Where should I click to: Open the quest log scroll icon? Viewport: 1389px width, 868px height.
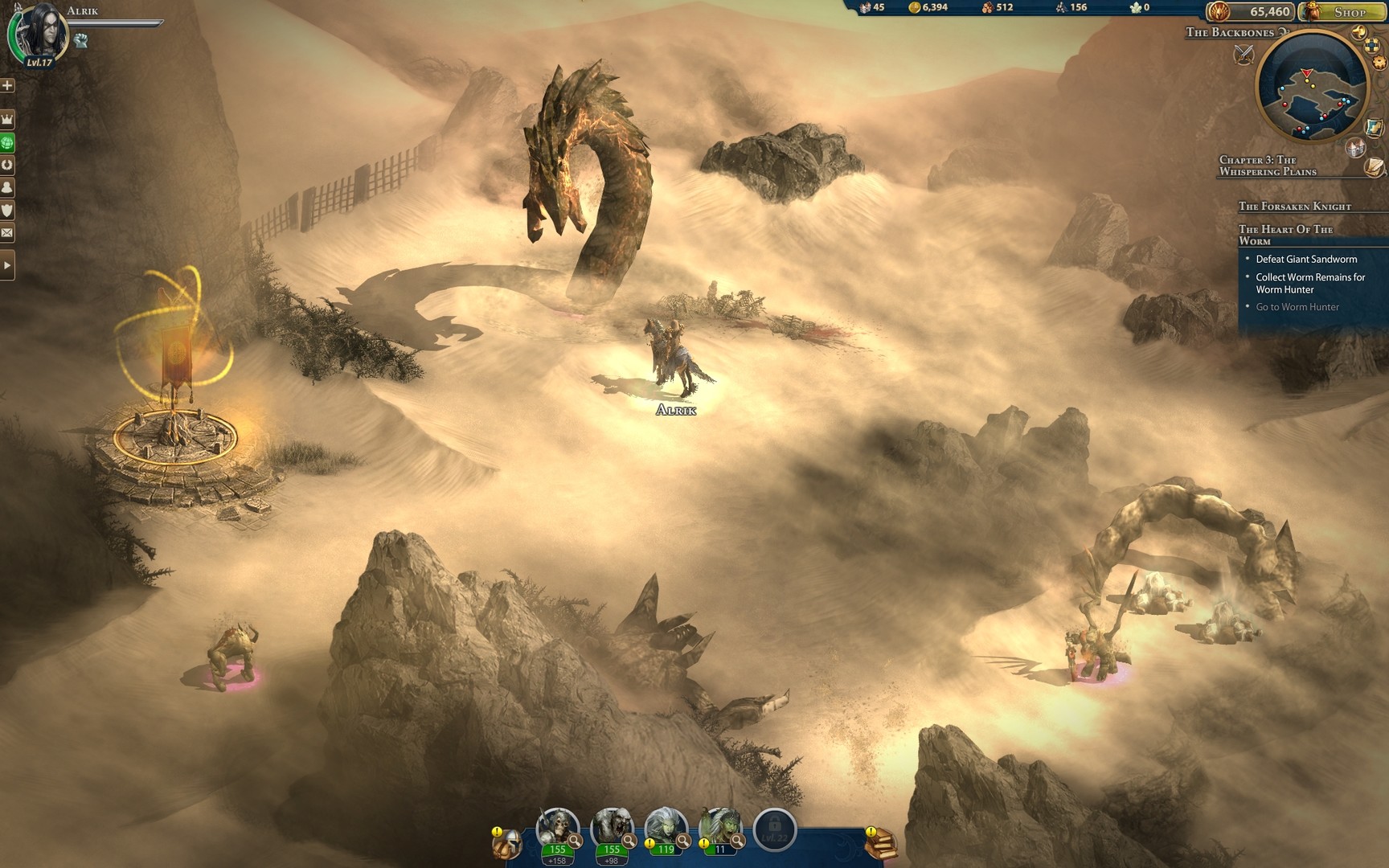(1374, 169)
